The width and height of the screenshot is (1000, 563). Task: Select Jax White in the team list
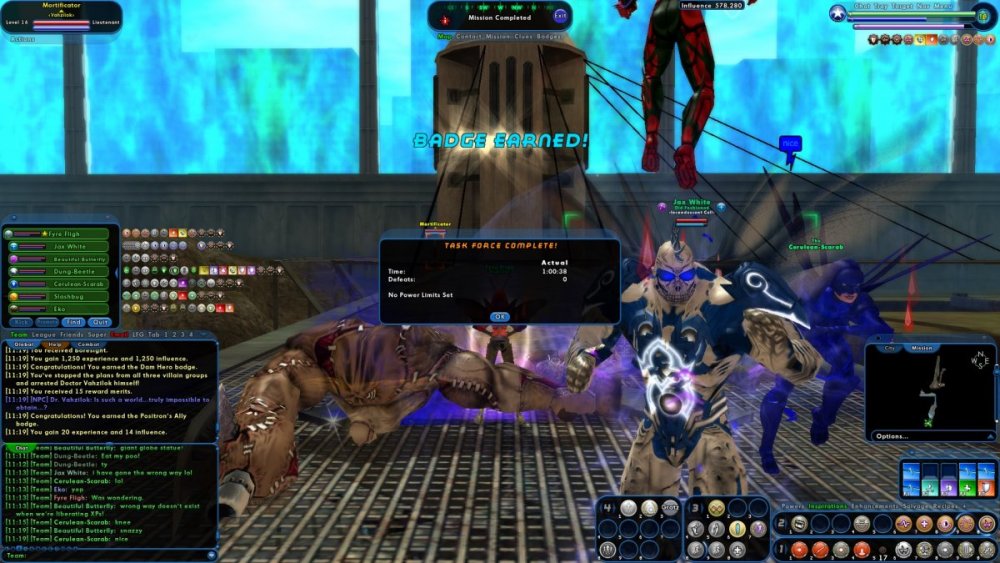tap(70, 246)
